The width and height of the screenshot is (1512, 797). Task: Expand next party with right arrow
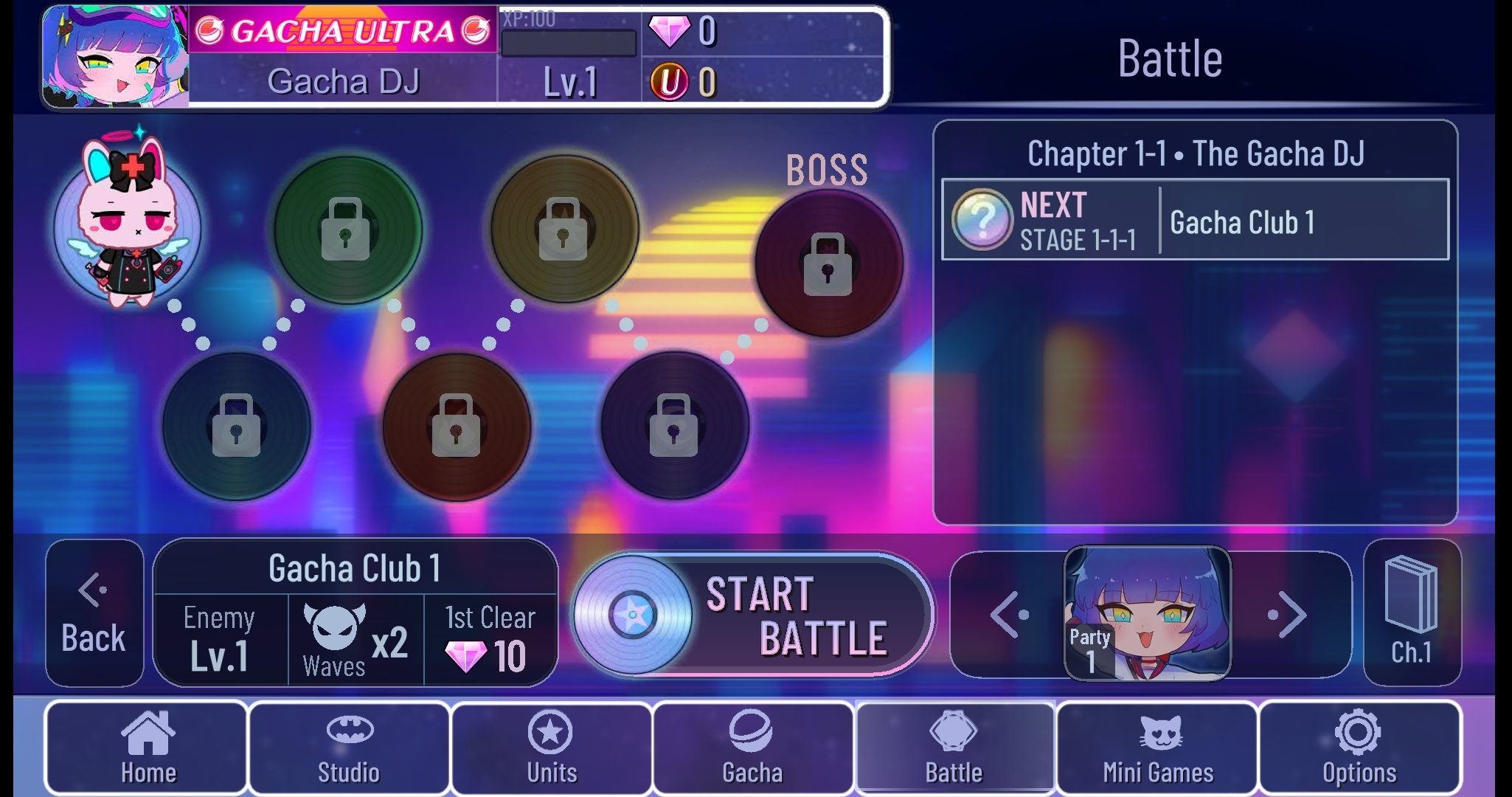(x=1292, y=614)
